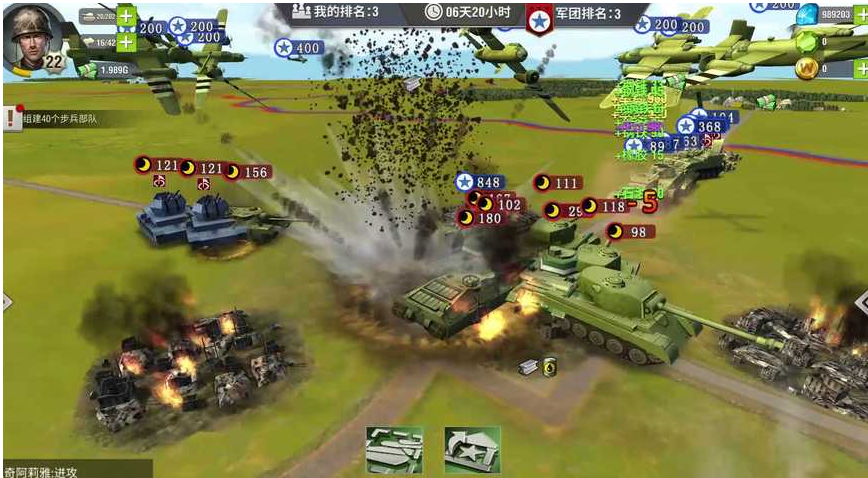
Task: Select the star tank command button
Action: [x=472, y=449]
